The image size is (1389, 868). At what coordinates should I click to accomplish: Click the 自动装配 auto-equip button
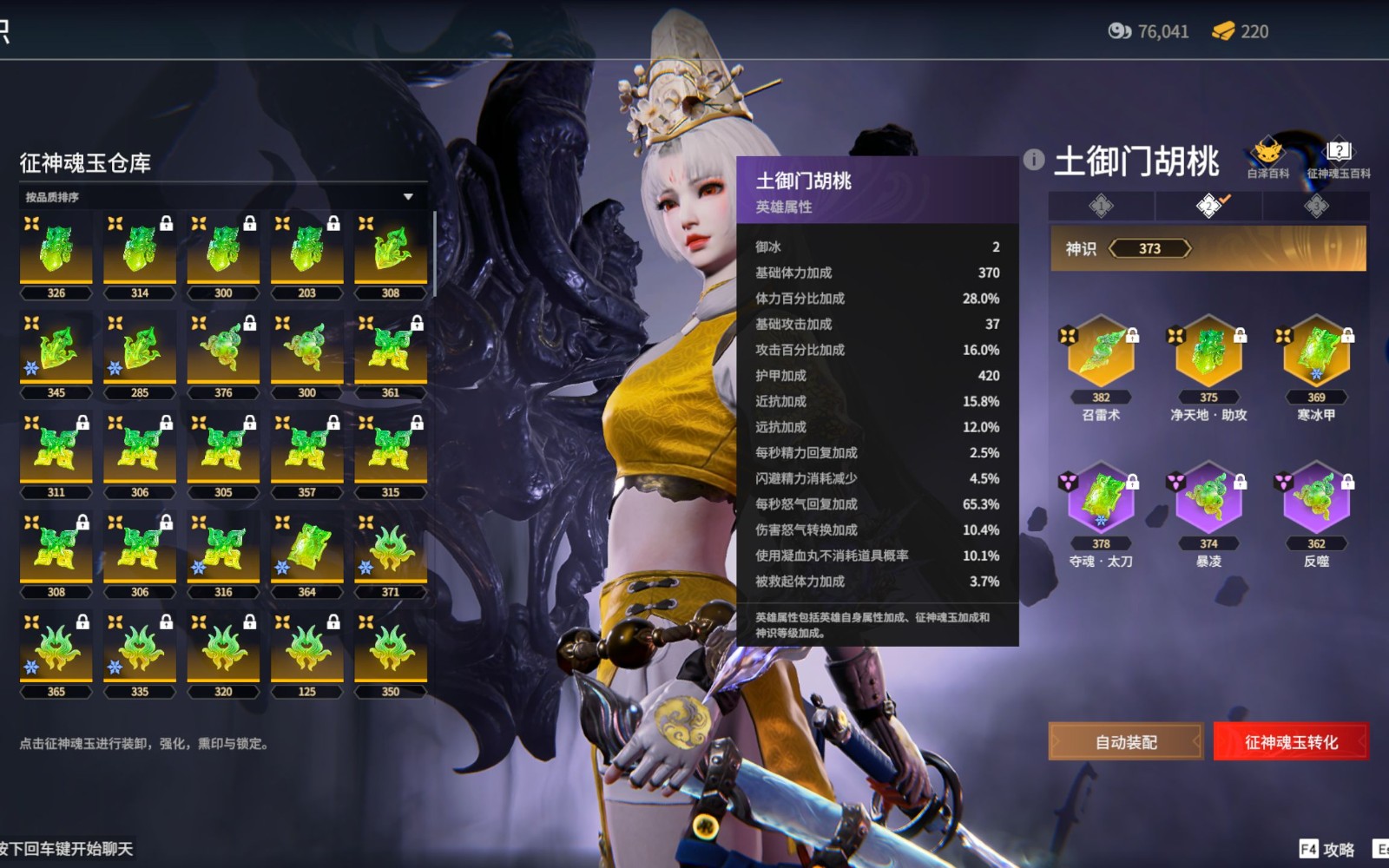tap(1125, 742)
